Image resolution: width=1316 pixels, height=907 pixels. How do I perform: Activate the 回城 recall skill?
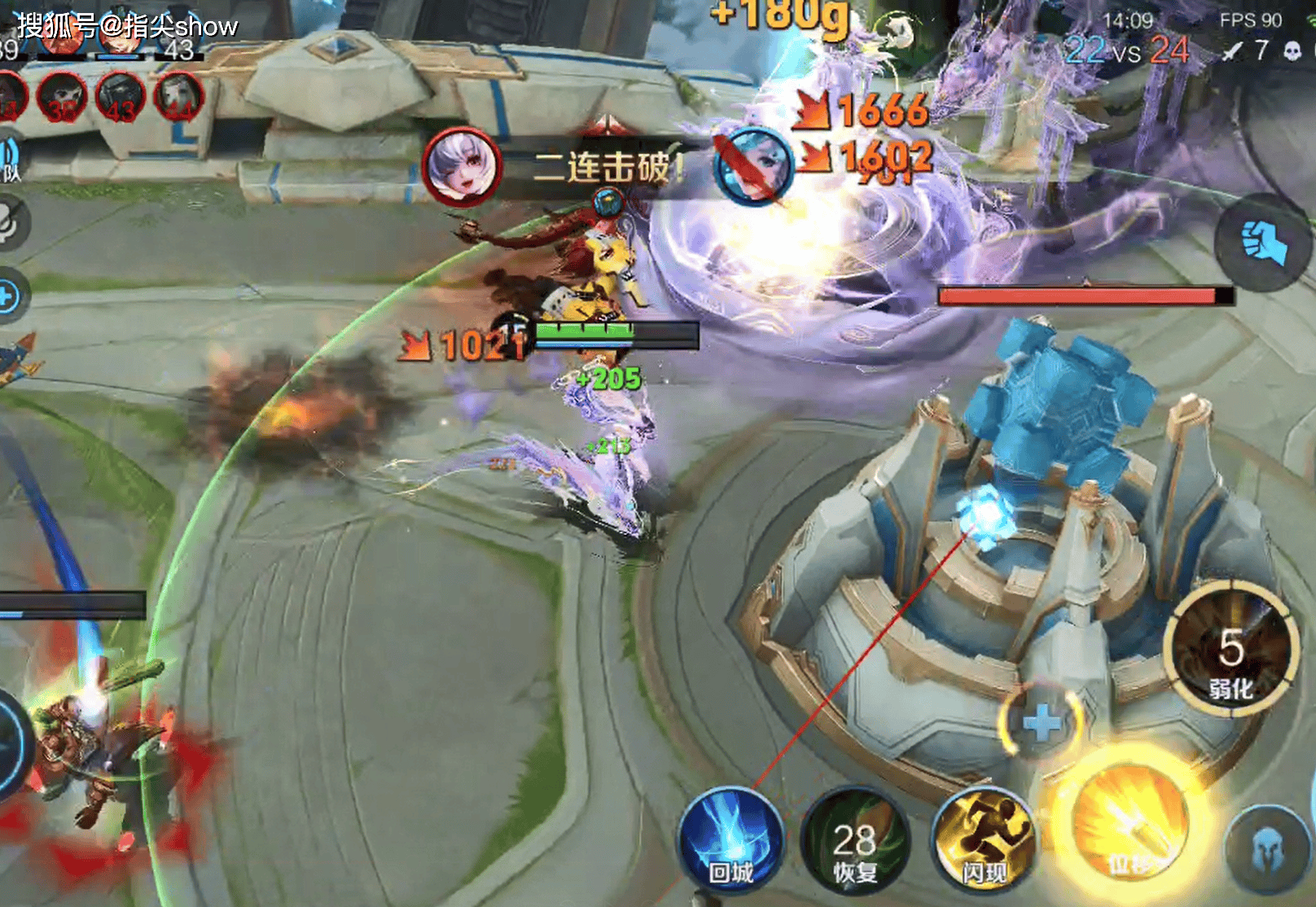(730, 839)
